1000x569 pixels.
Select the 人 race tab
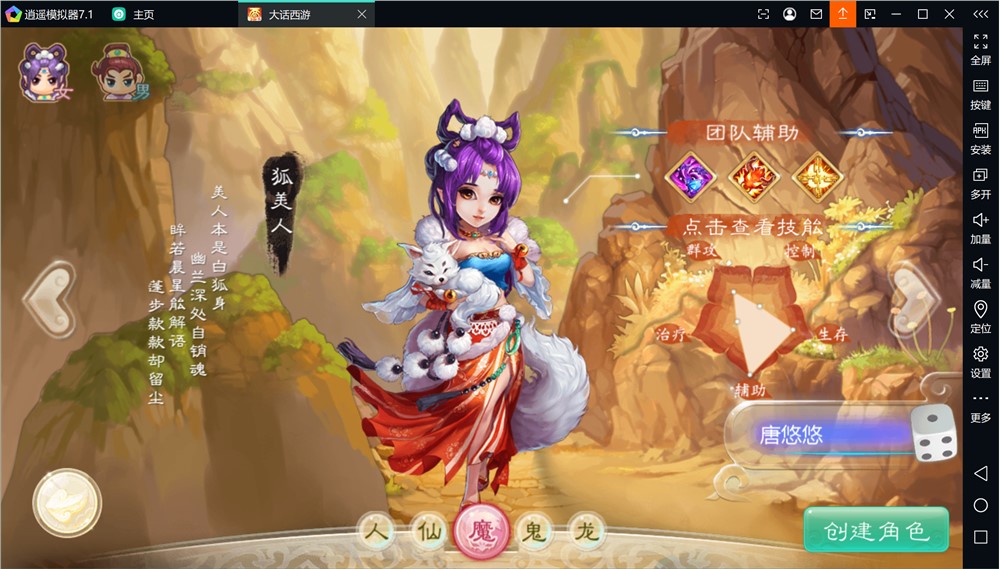pos(375,530)
